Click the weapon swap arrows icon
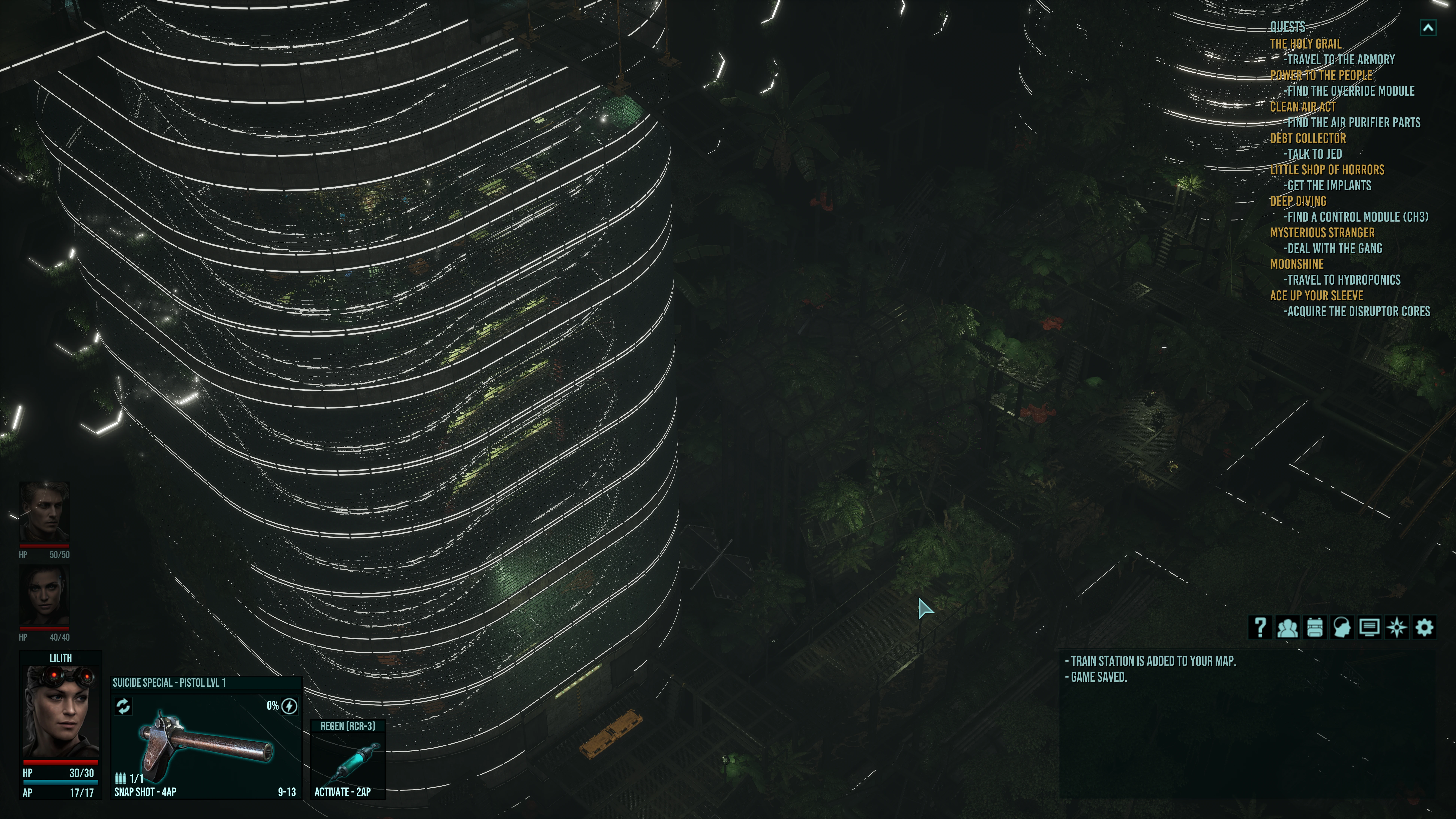The height and width of the screenshot is (819, 1456). pyautogui.click(x=123, y=706)
